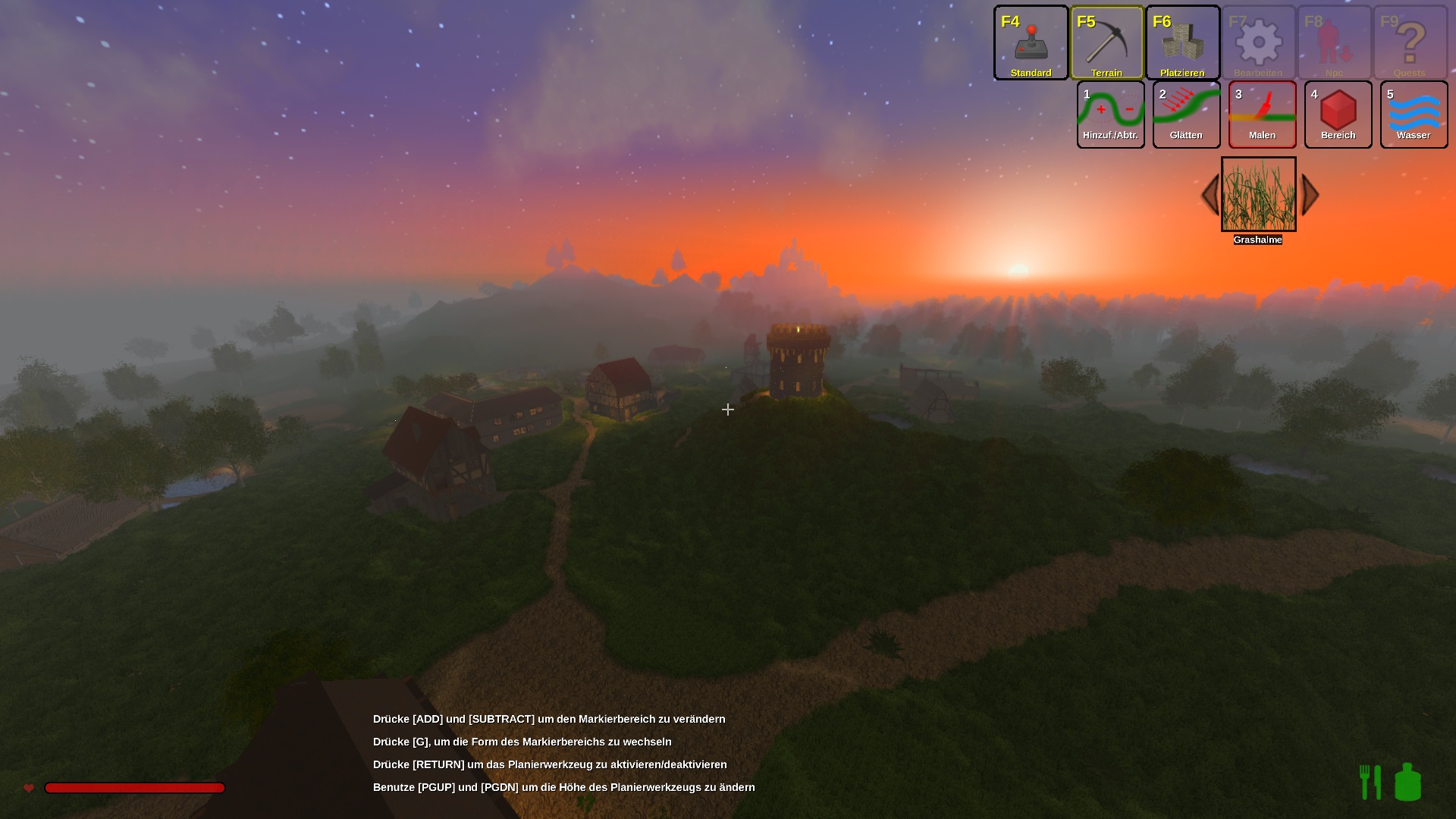Choose the Wasser water tool
Screen dimensions: 1456x819
click(x=1414, y=115)
